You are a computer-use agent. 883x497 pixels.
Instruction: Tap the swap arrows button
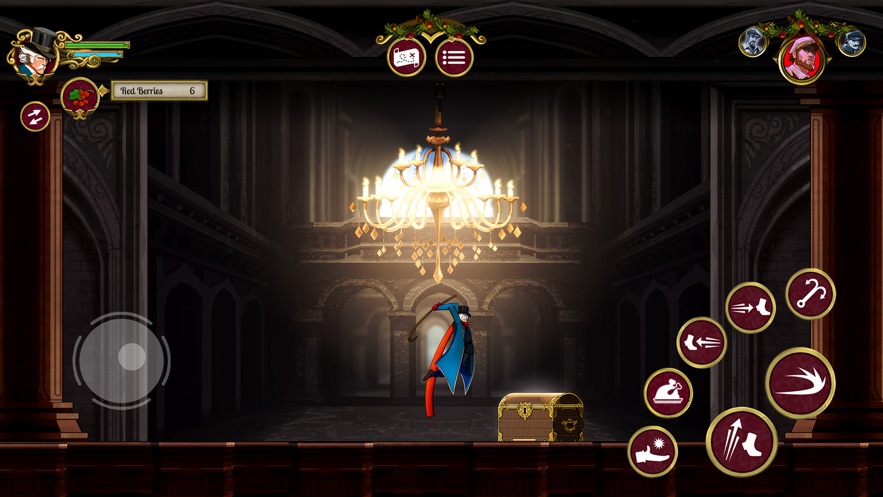[x=35, y=116]
